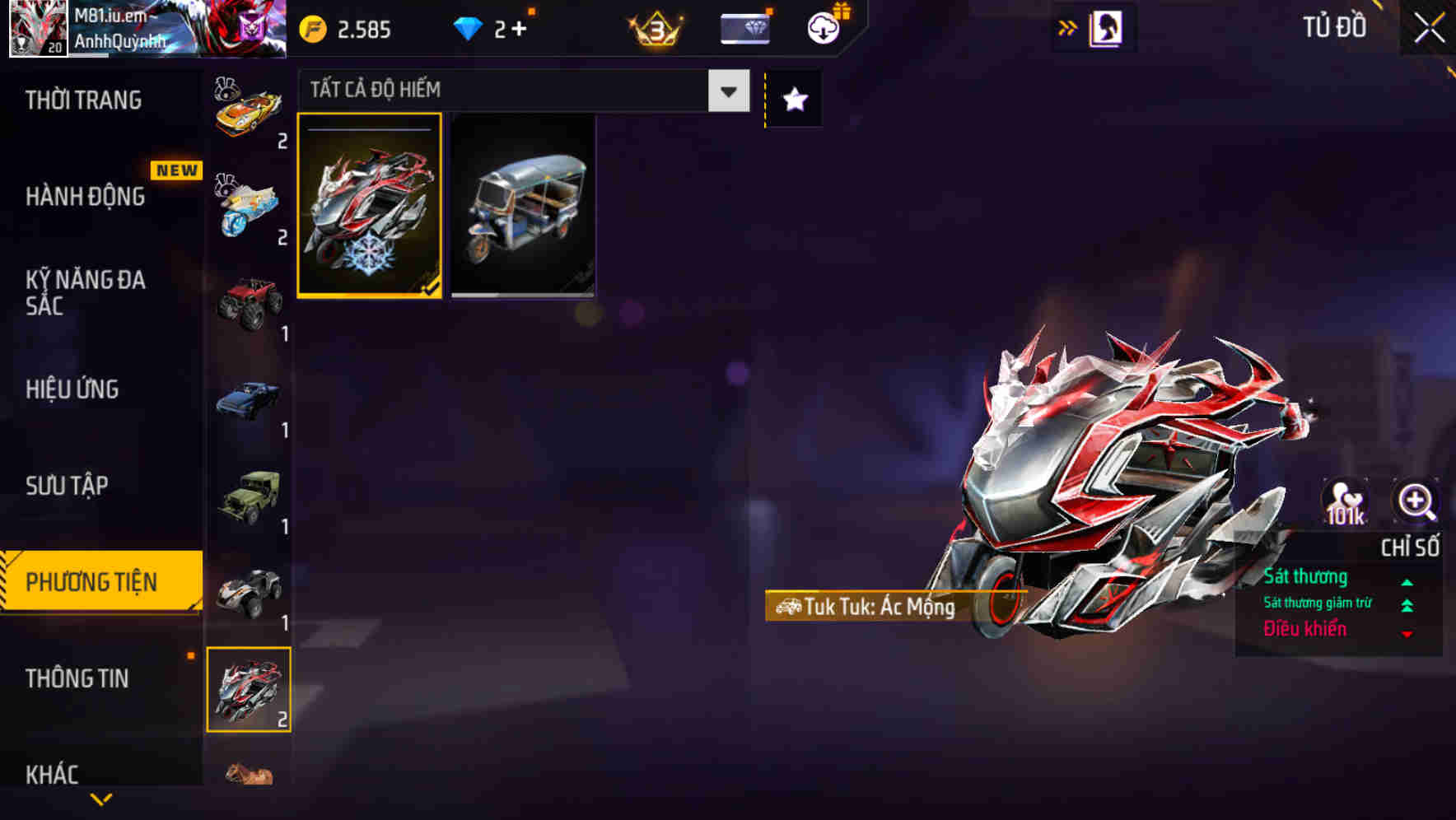Open the TẤT CẢ ĐỘ HIẾM rarity dropdown
Image resolution: width=1456 pixels, height=820 pixels.
click(726, 91)
